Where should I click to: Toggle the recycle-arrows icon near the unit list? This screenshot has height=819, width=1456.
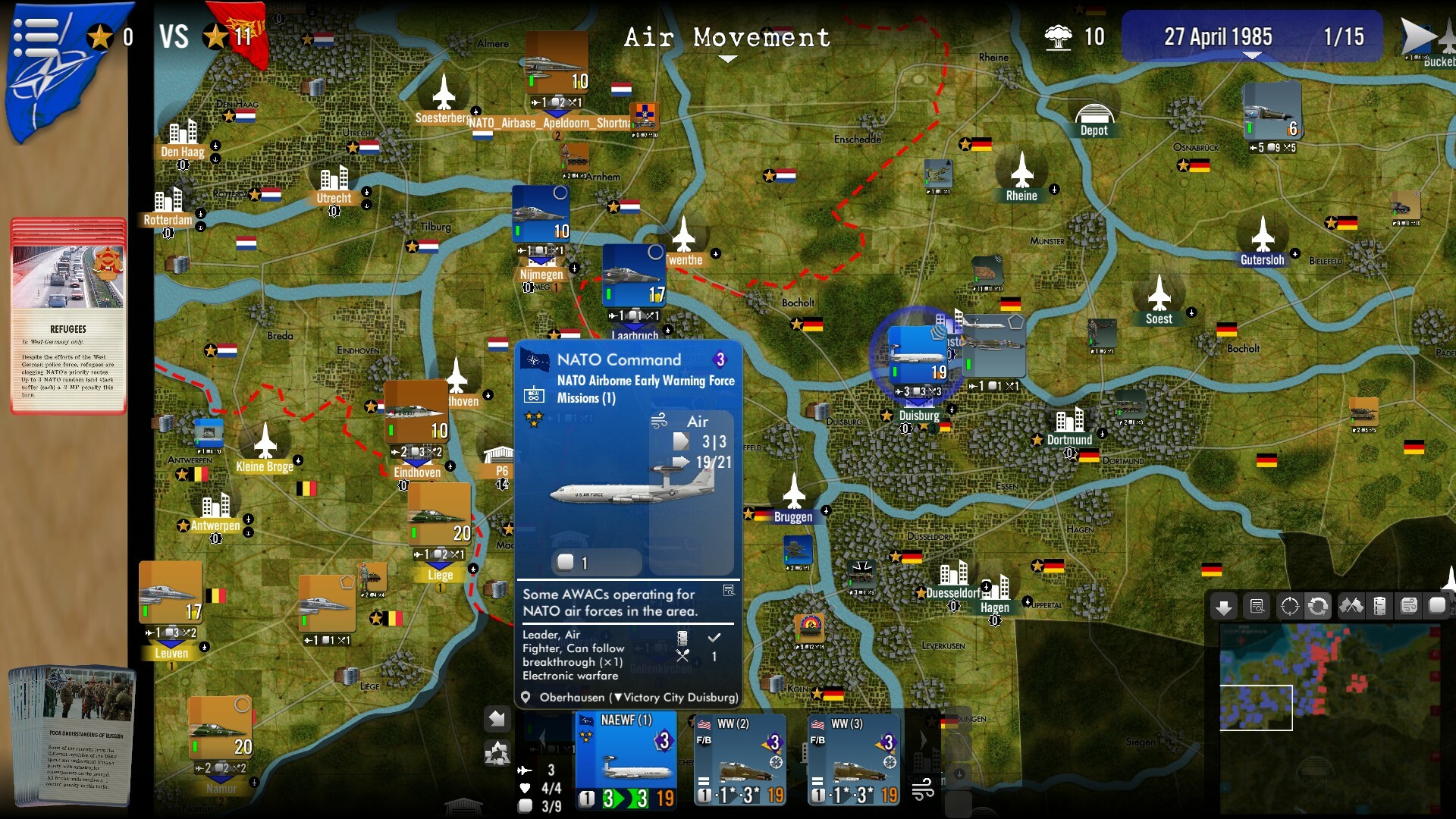[497, 755]
